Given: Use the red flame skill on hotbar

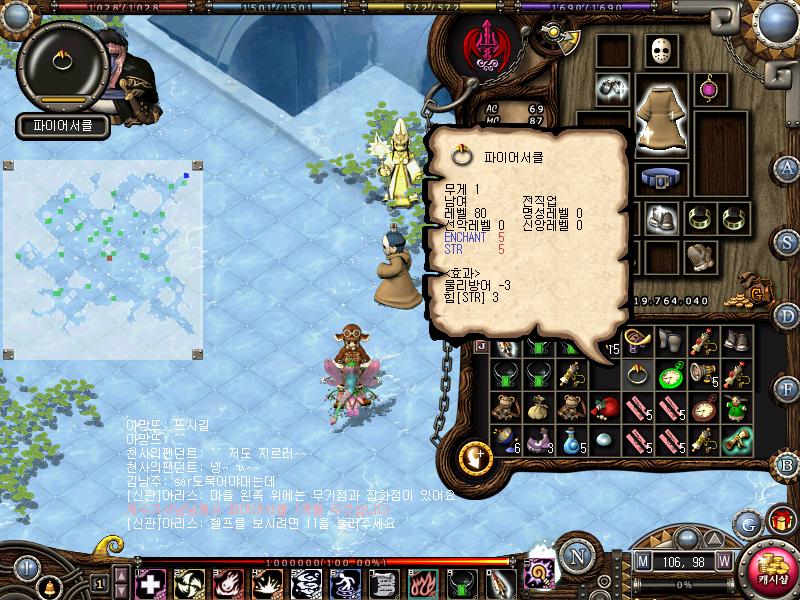Looking at the screenshot, I should [421, 582].
